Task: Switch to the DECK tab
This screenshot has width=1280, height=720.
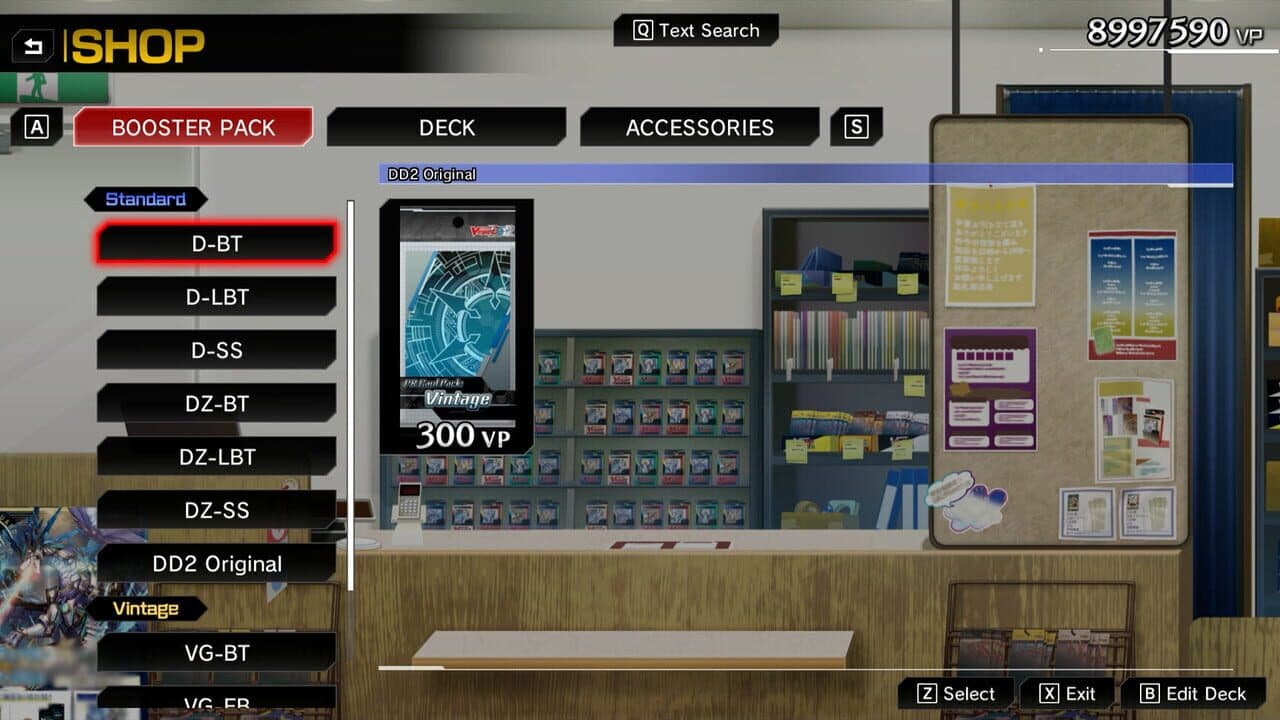Action: pyautogui.click(x=446, y=127)
